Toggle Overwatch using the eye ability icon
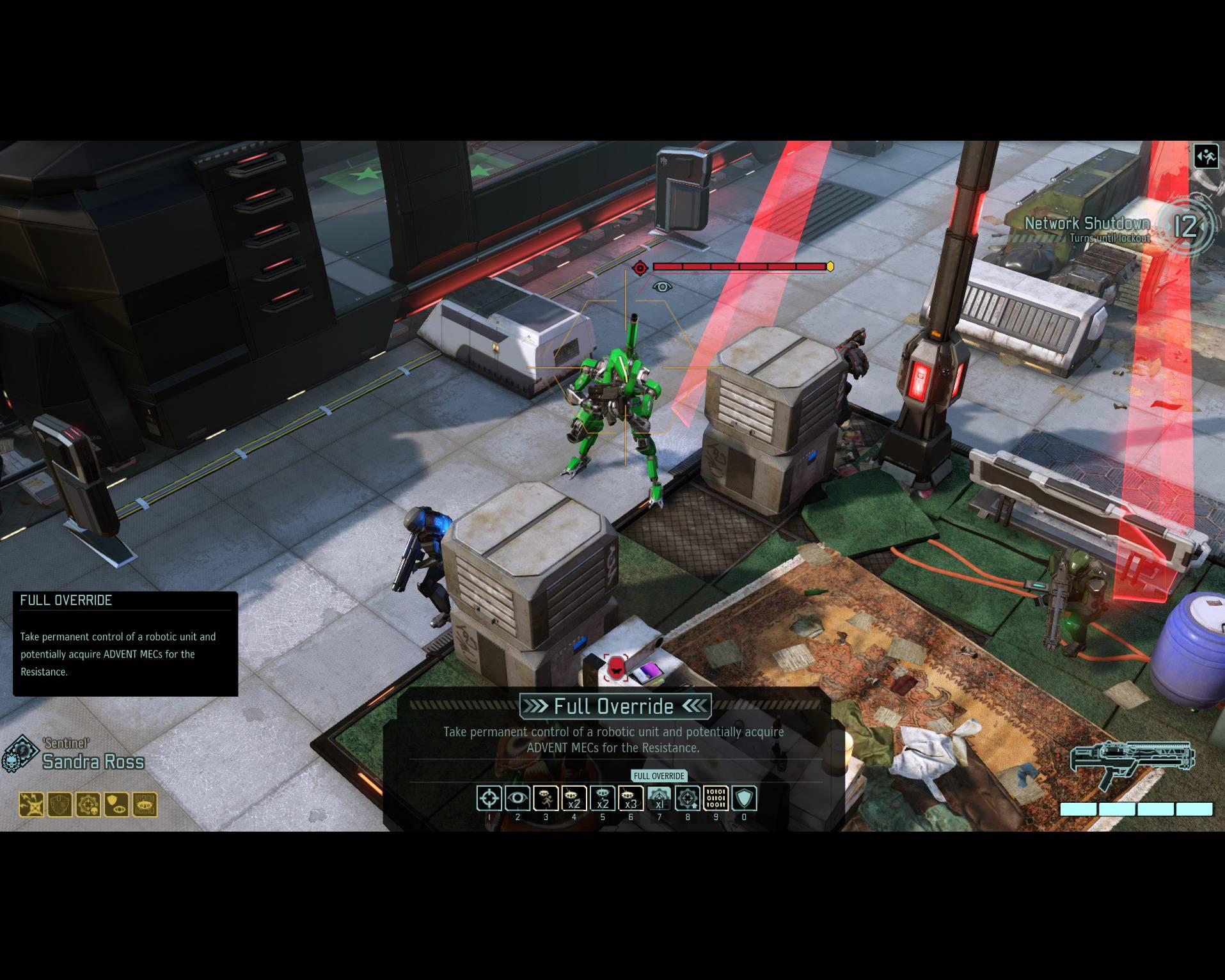 (518, 798)
